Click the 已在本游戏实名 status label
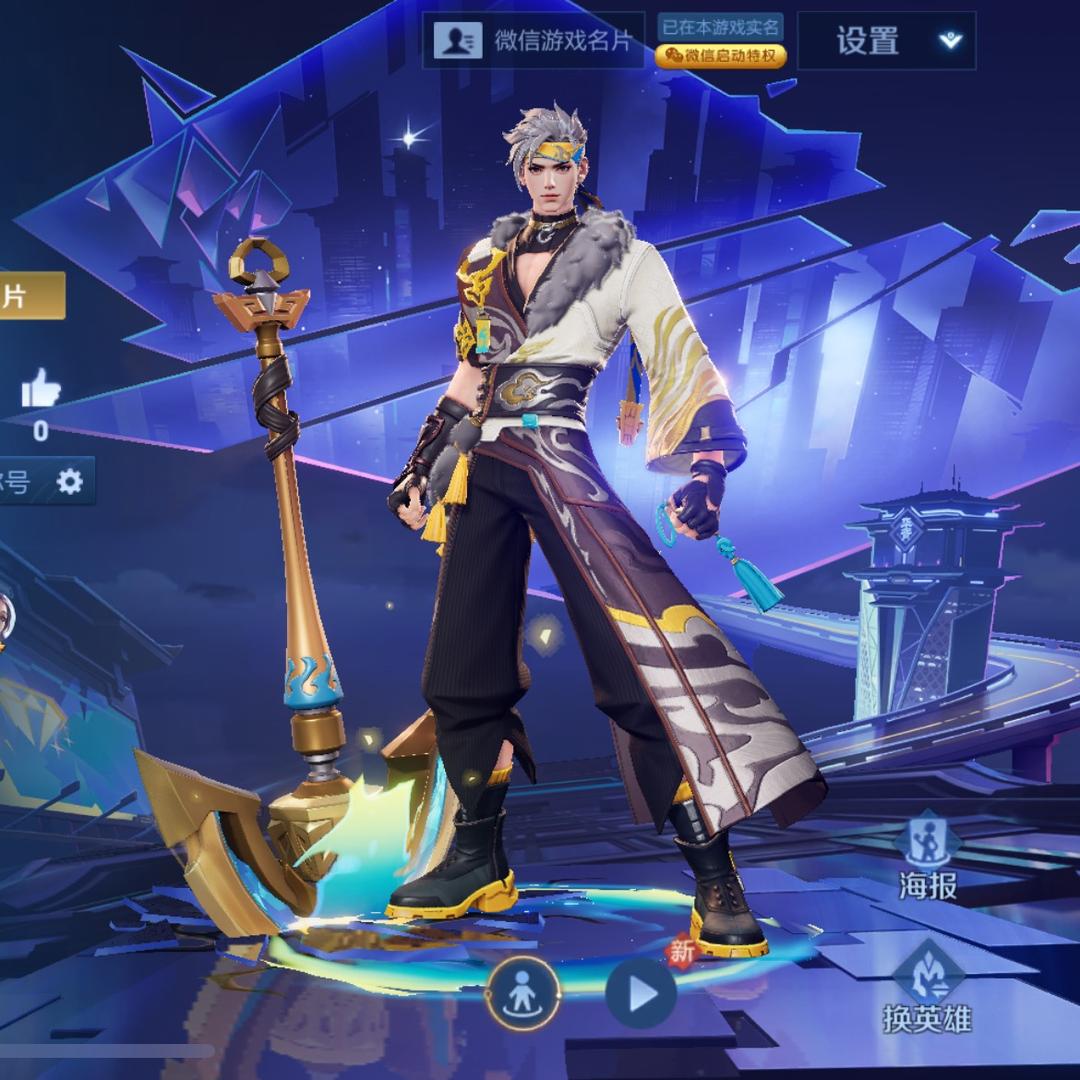 [720, 27]
